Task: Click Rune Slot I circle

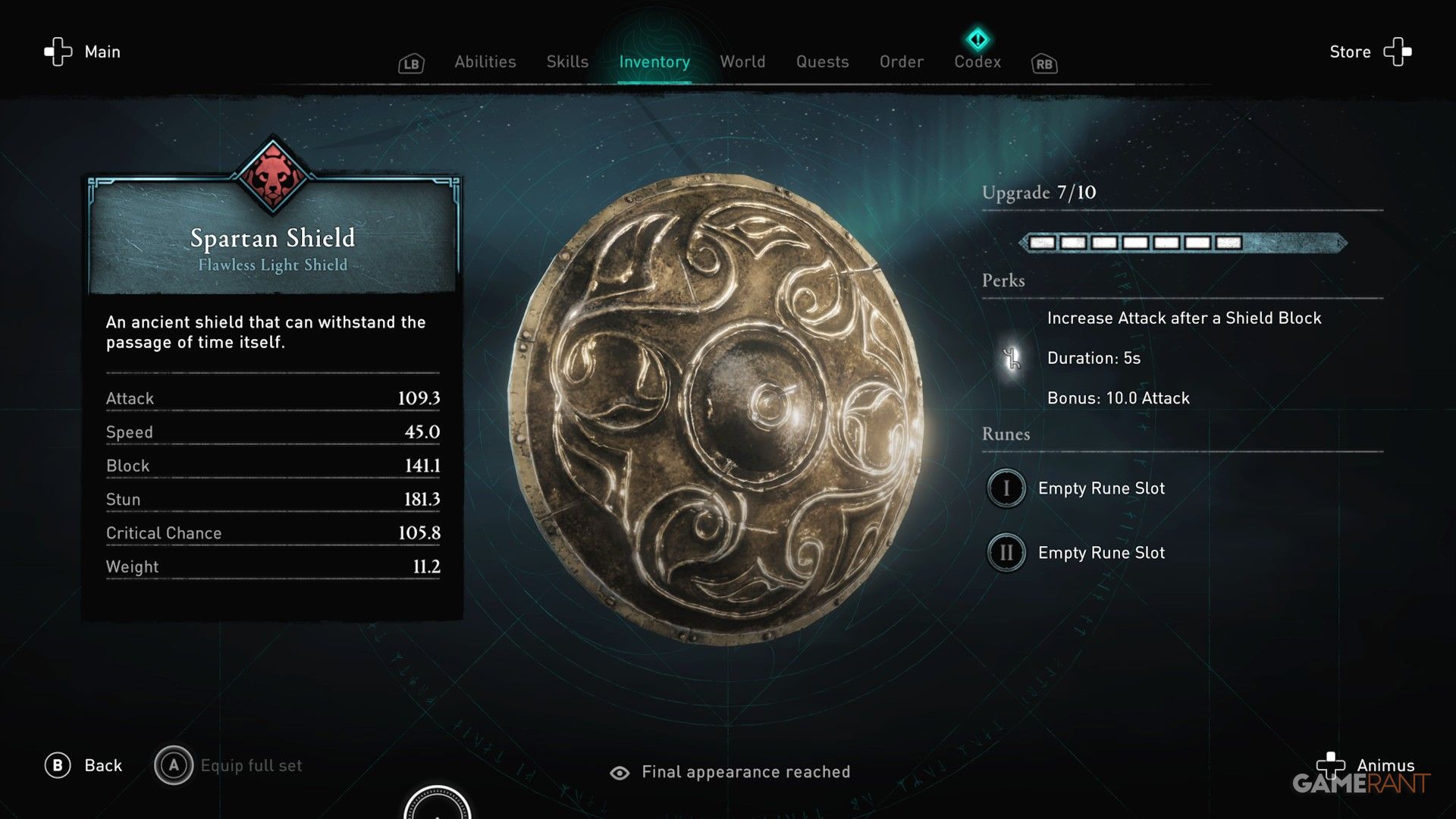Action: [x=1006, y=488]
